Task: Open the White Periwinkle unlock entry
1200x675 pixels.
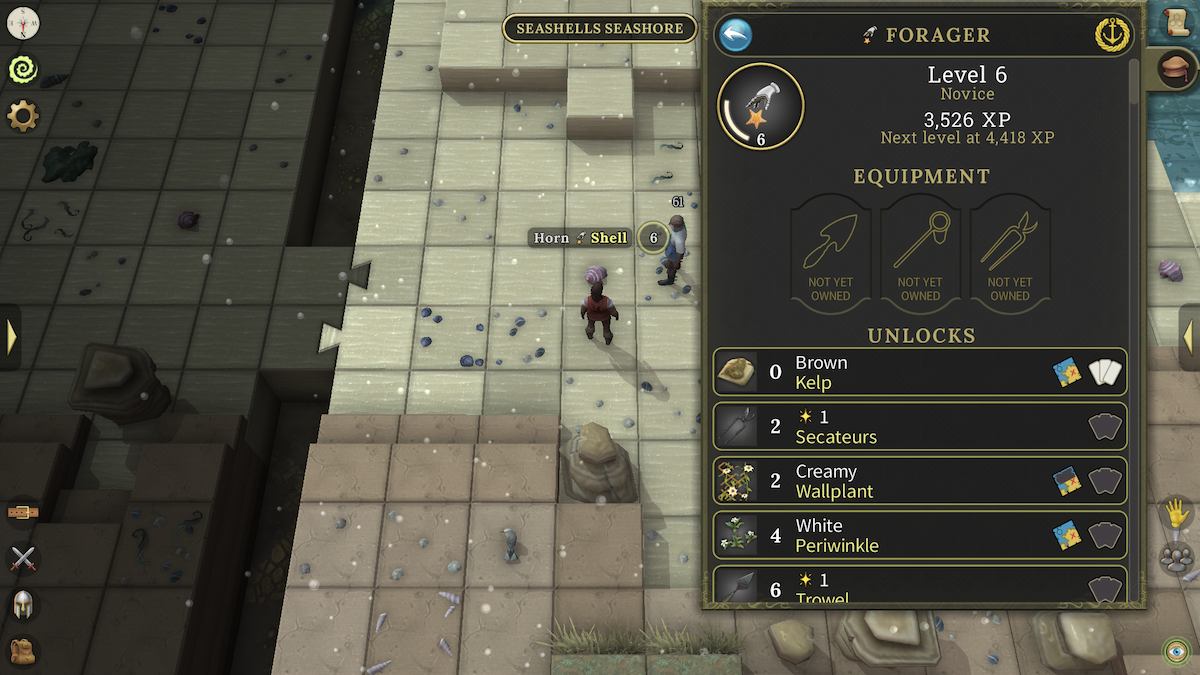Action: pos(920,535)
